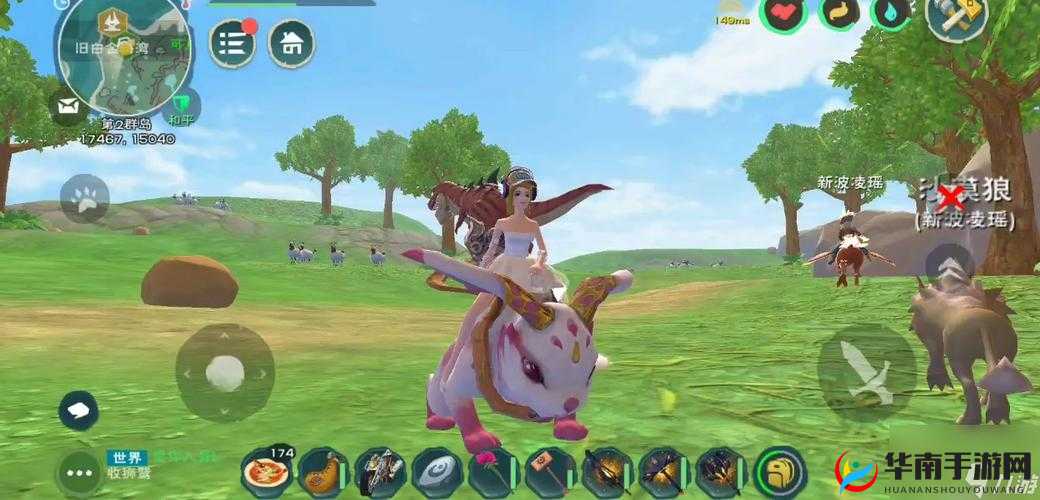Tap the home house button

click(x=291, y=44)
